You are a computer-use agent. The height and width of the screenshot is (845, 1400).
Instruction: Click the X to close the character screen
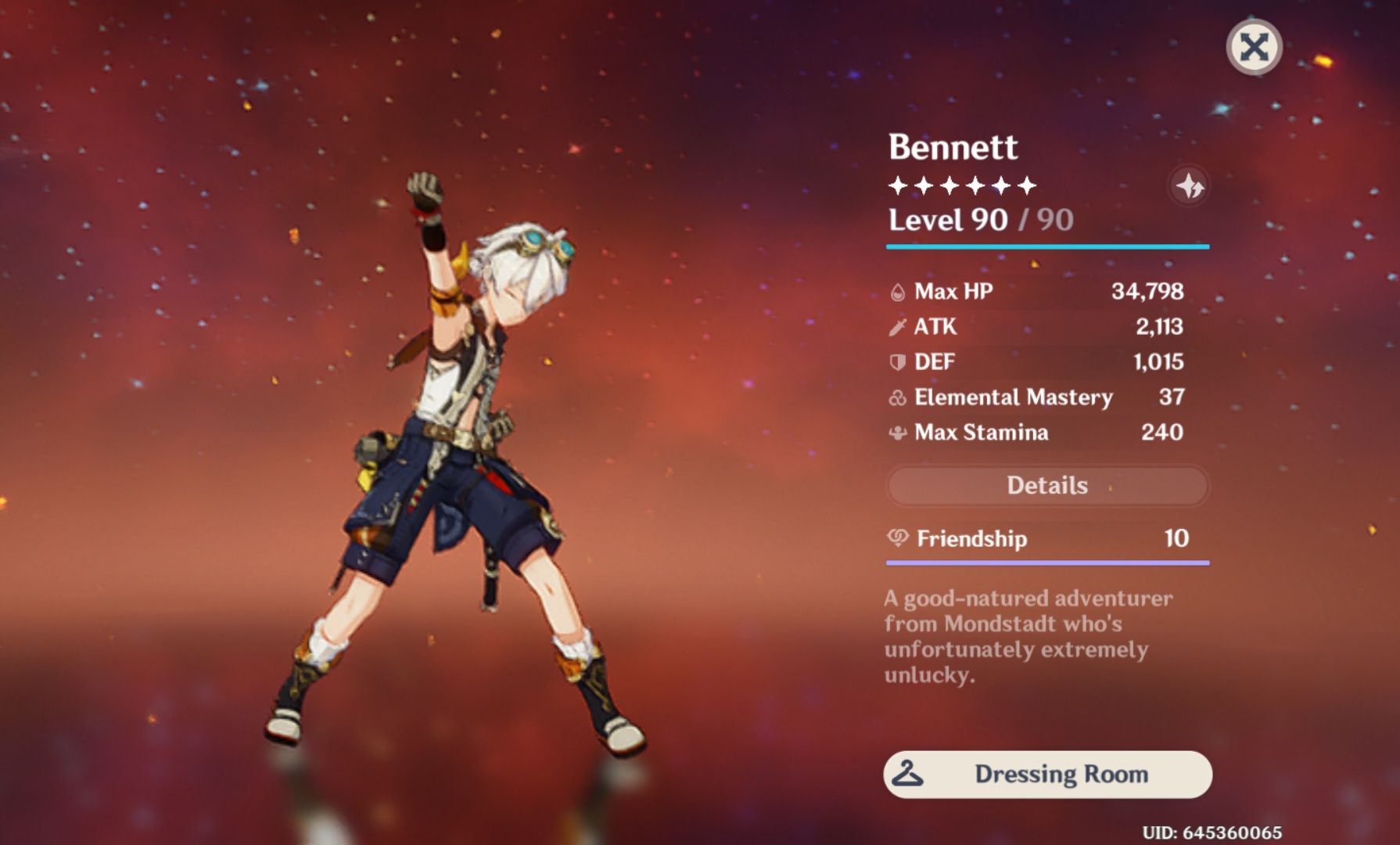point(1255,47)
